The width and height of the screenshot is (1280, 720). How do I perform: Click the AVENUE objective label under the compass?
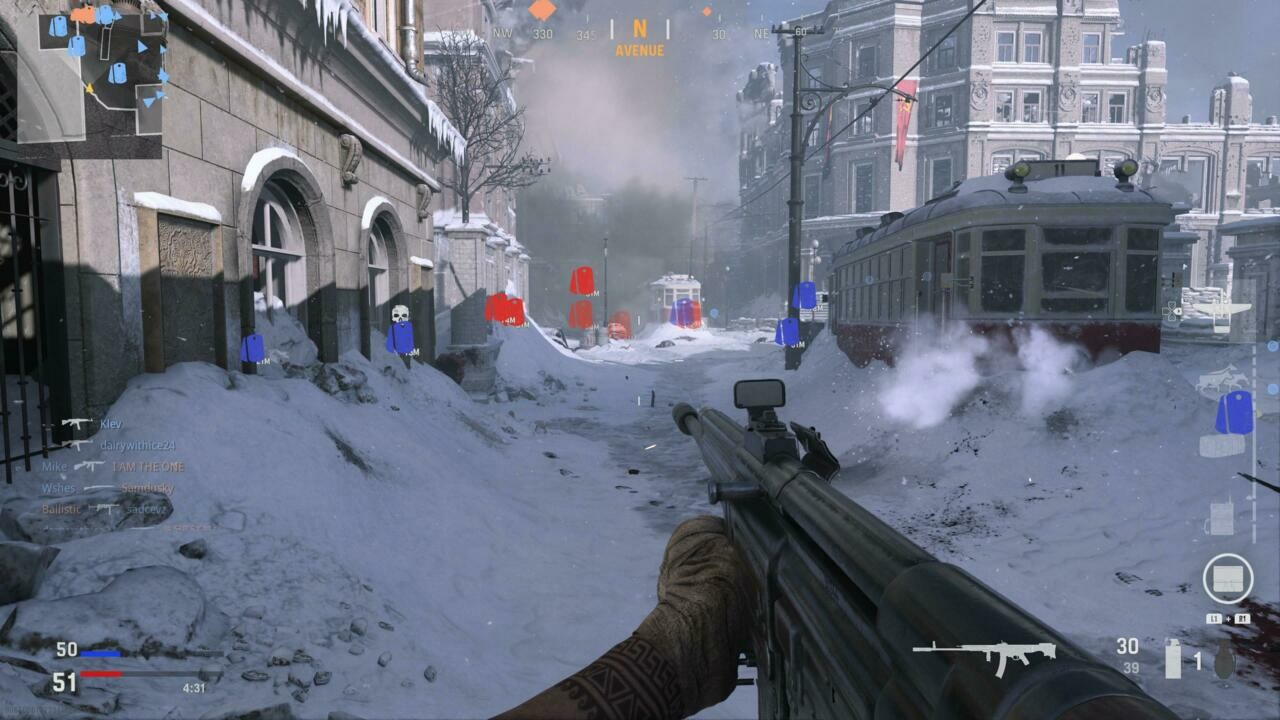(x=637, y=47)
